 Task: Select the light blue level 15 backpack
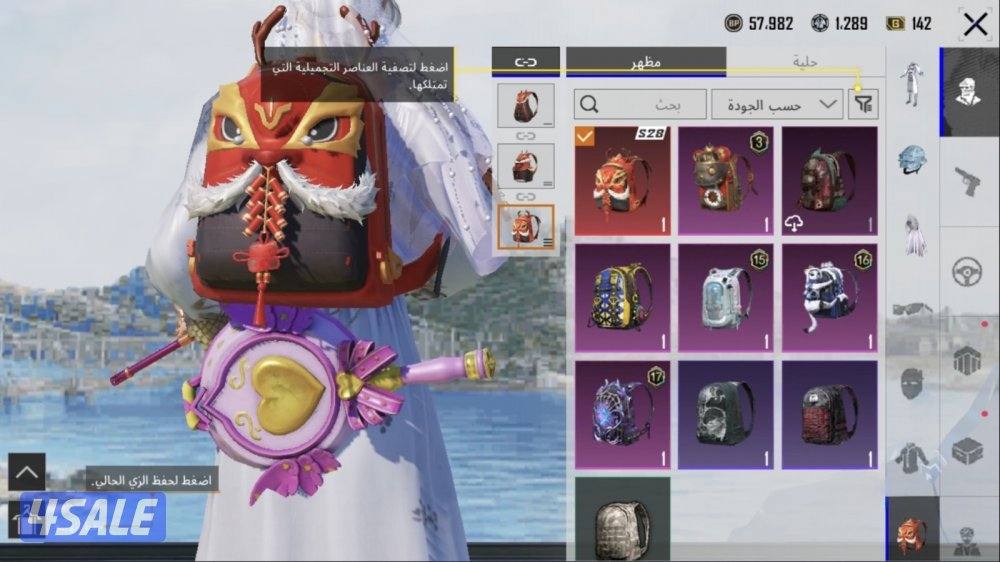pyautogui.click(x=726, y=297)
